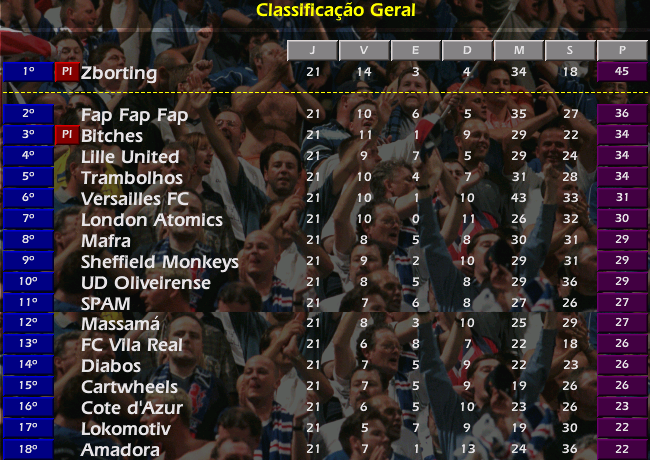
Task: Open the Lille United row
Action: click(130, 157)
